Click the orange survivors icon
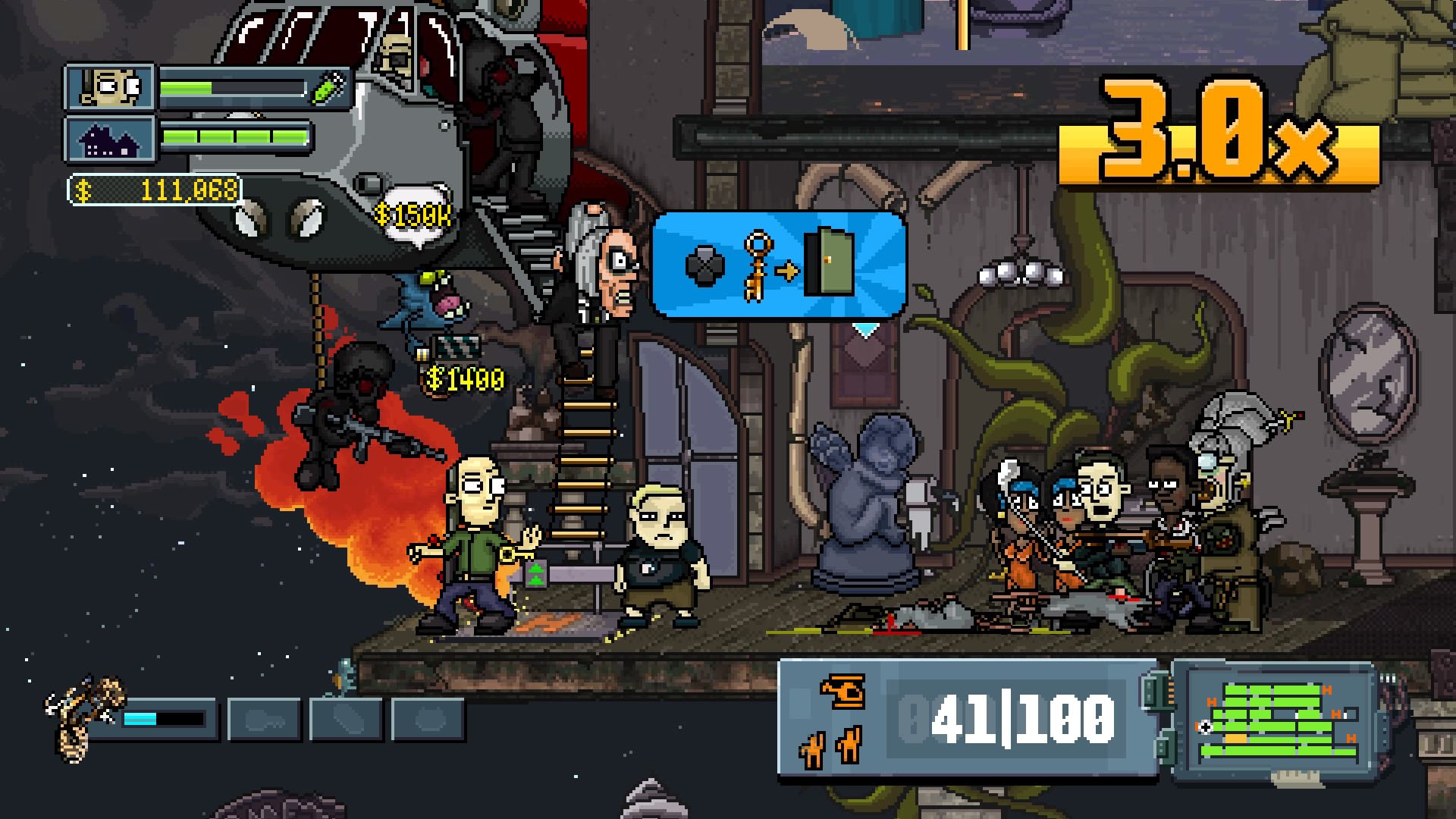 click(x=830, y=745)
